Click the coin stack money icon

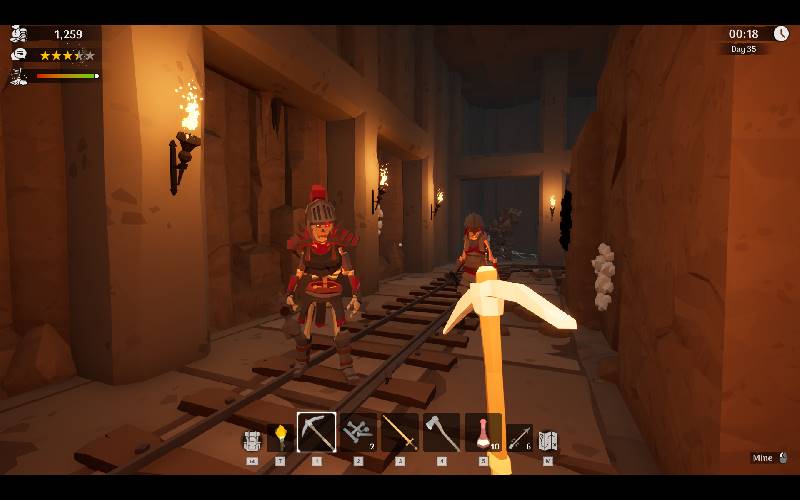pos(18,34)
